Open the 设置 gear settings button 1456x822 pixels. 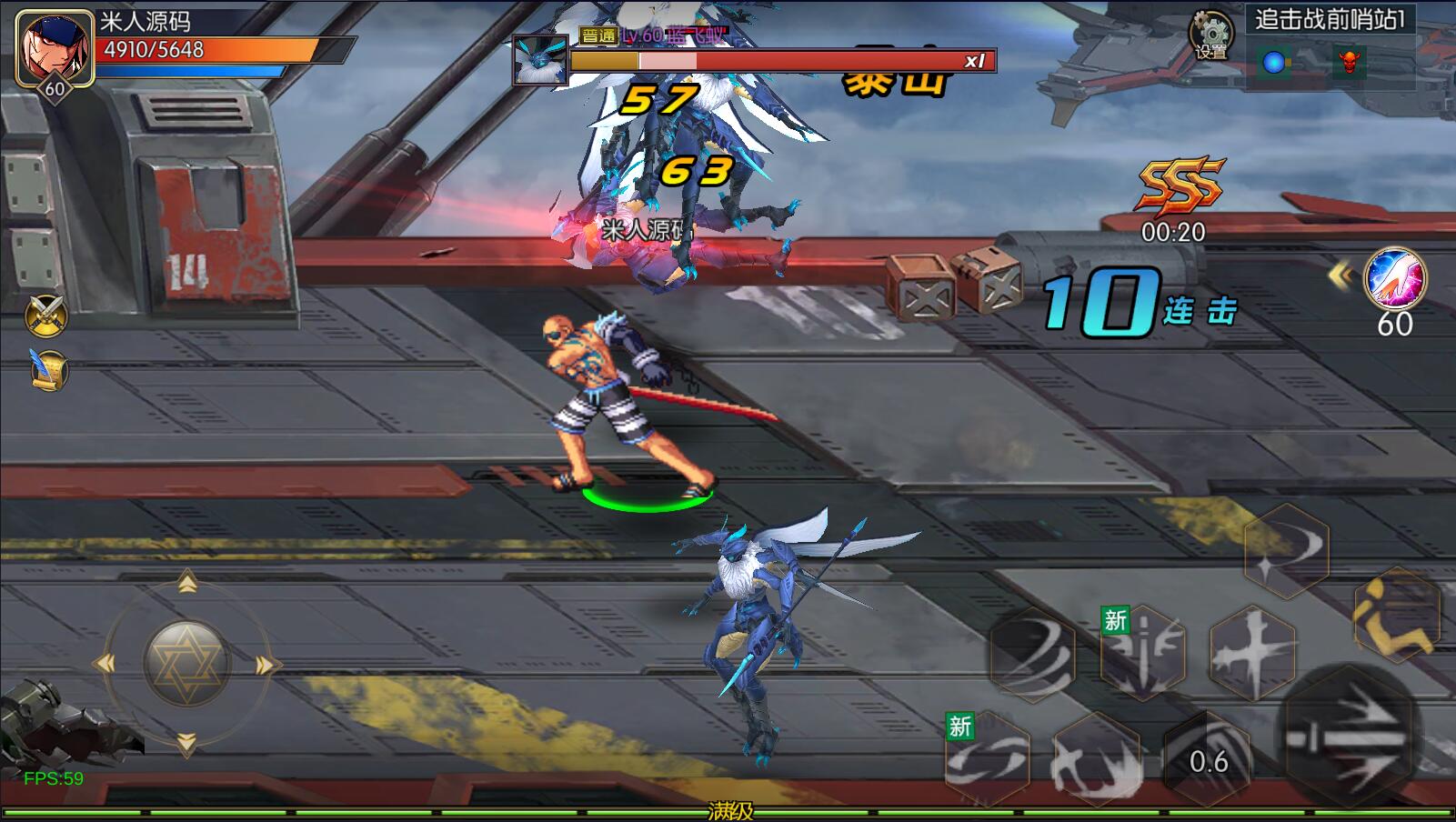pyautogui.click(x=1210, y=35)
